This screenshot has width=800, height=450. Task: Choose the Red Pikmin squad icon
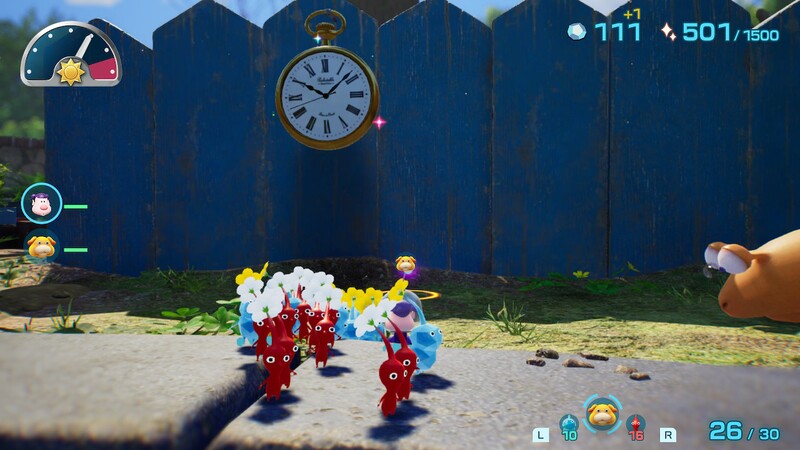click(635, 423)
